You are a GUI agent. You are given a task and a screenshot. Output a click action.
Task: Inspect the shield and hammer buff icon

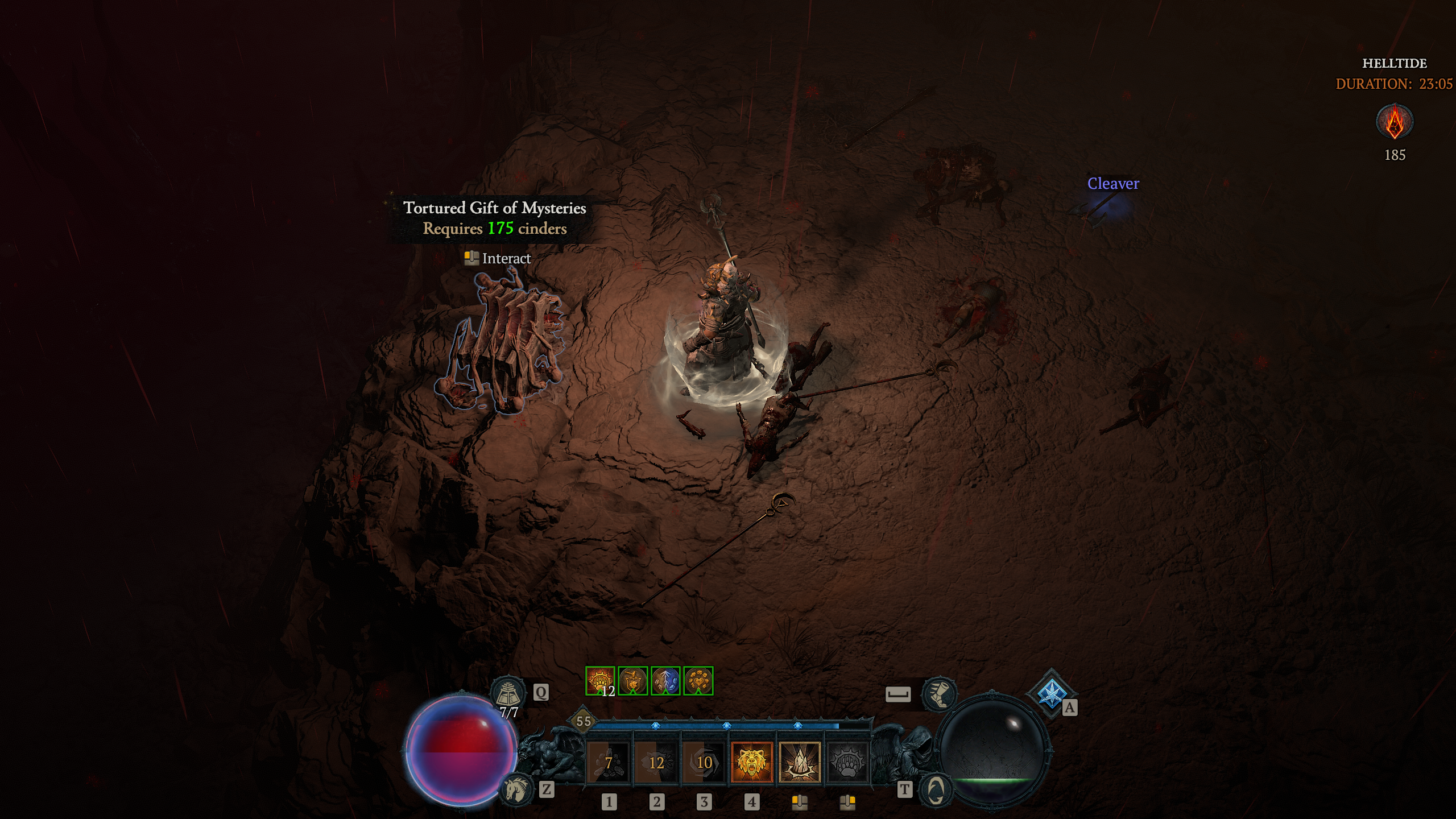click(x=633, y=681)
